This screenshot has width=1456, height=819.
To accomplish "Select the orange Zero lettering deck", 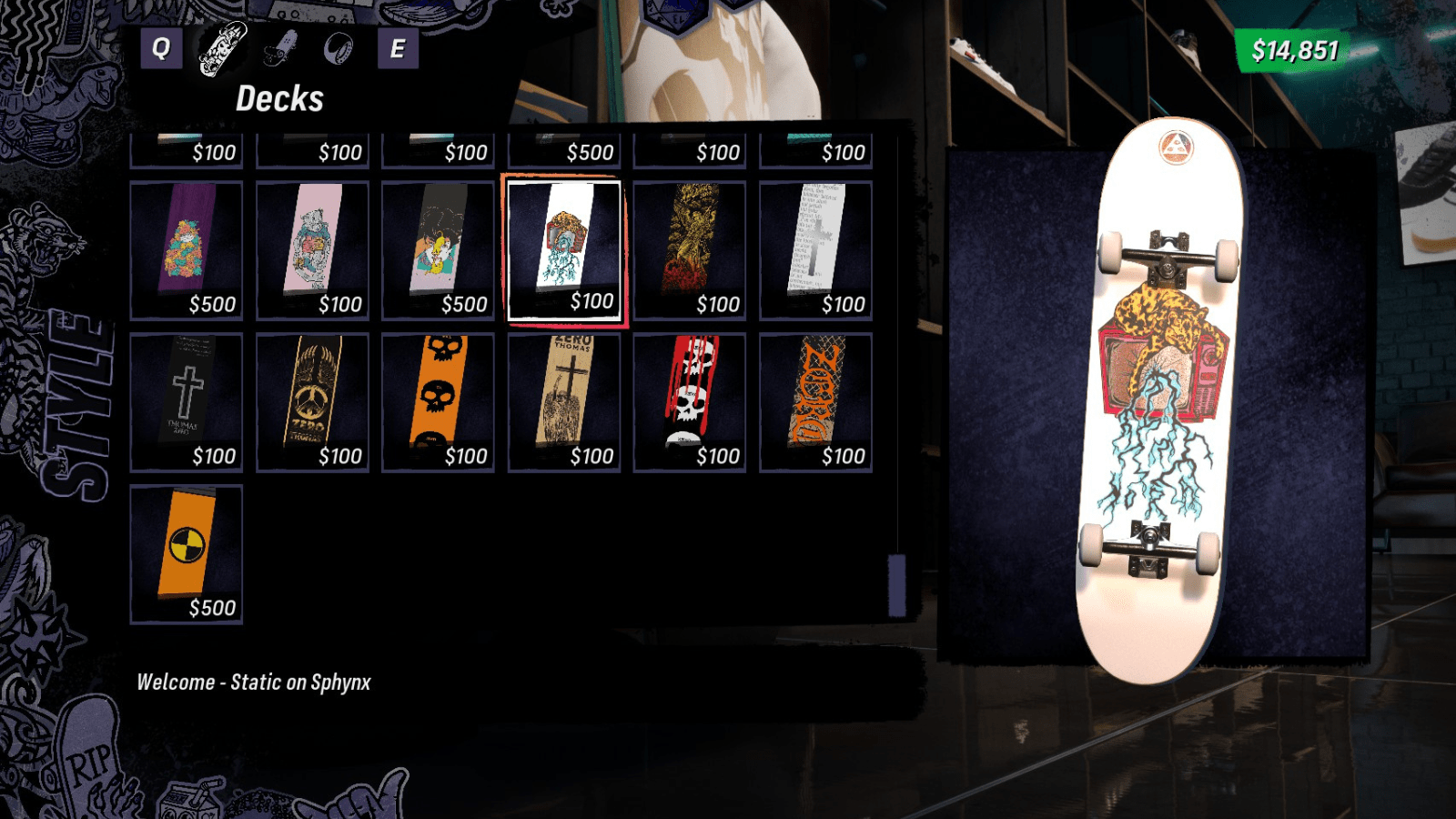I will pos(815,402).
